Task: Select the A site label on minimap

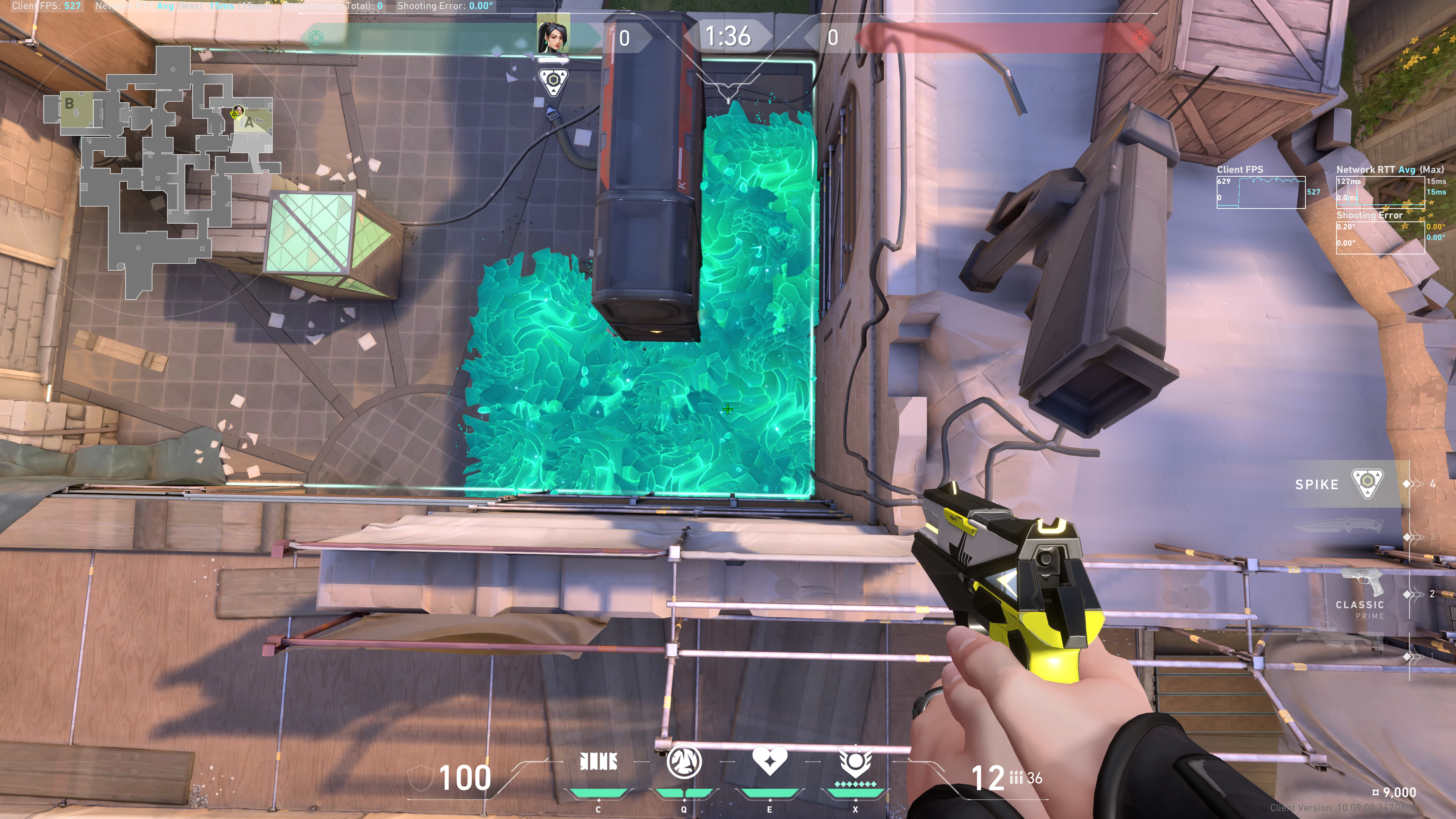Action: pos(249,122)
